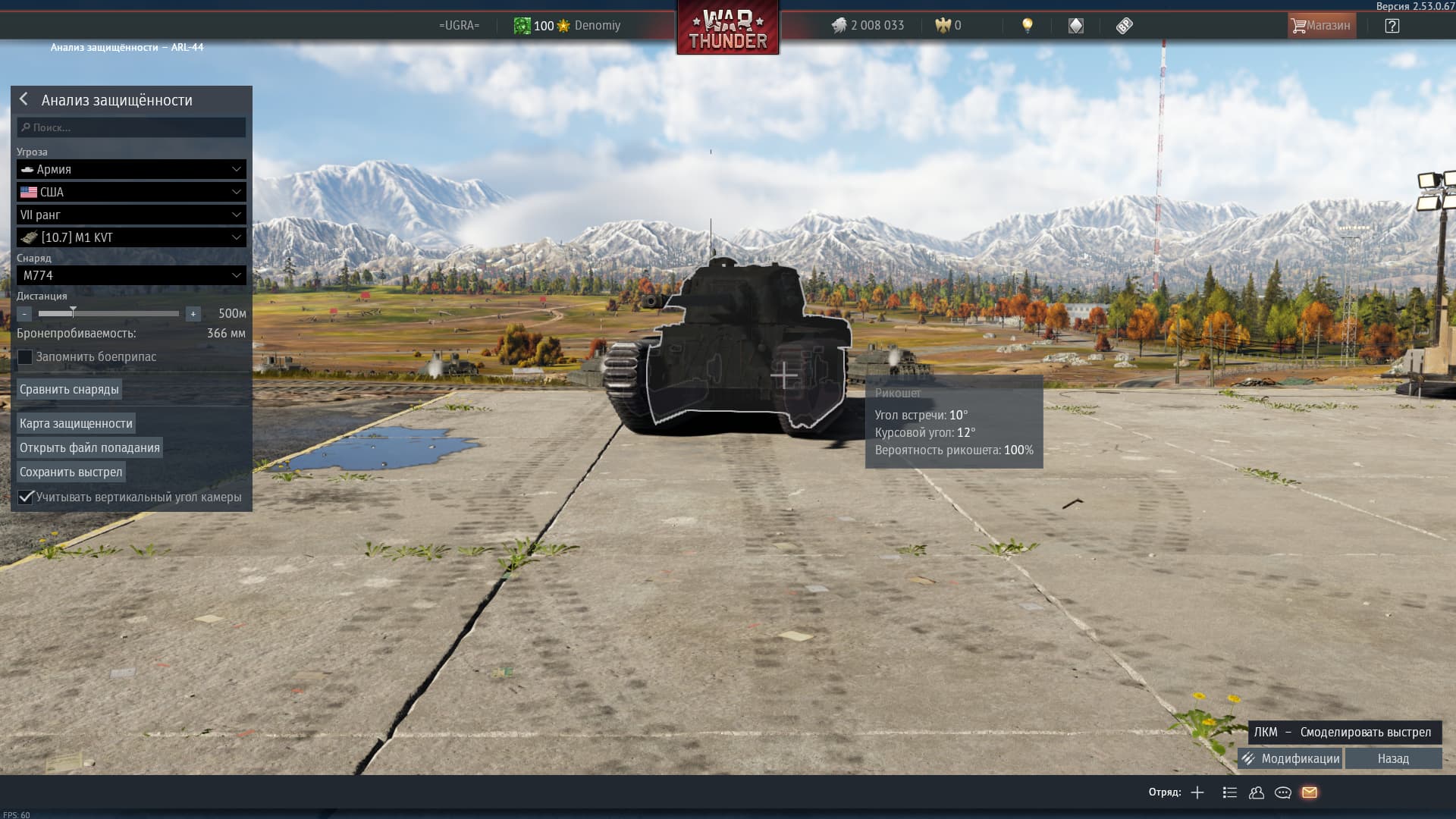
Task: Increase distance with the plus button
Action: tap(193, 314)
